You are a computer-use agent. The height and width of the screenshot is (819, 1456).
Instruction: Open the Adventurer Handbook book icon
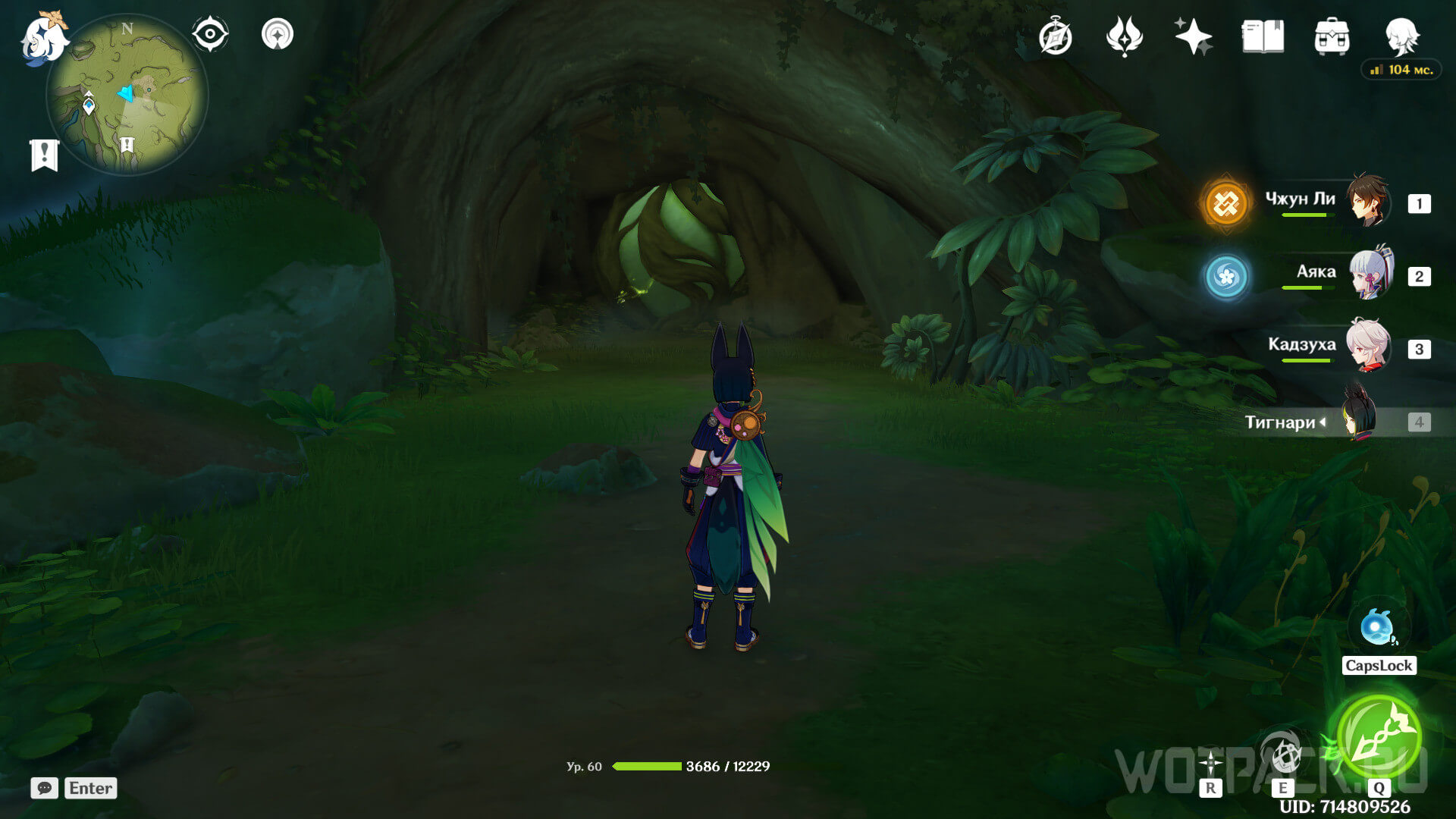pos(1263,36)
